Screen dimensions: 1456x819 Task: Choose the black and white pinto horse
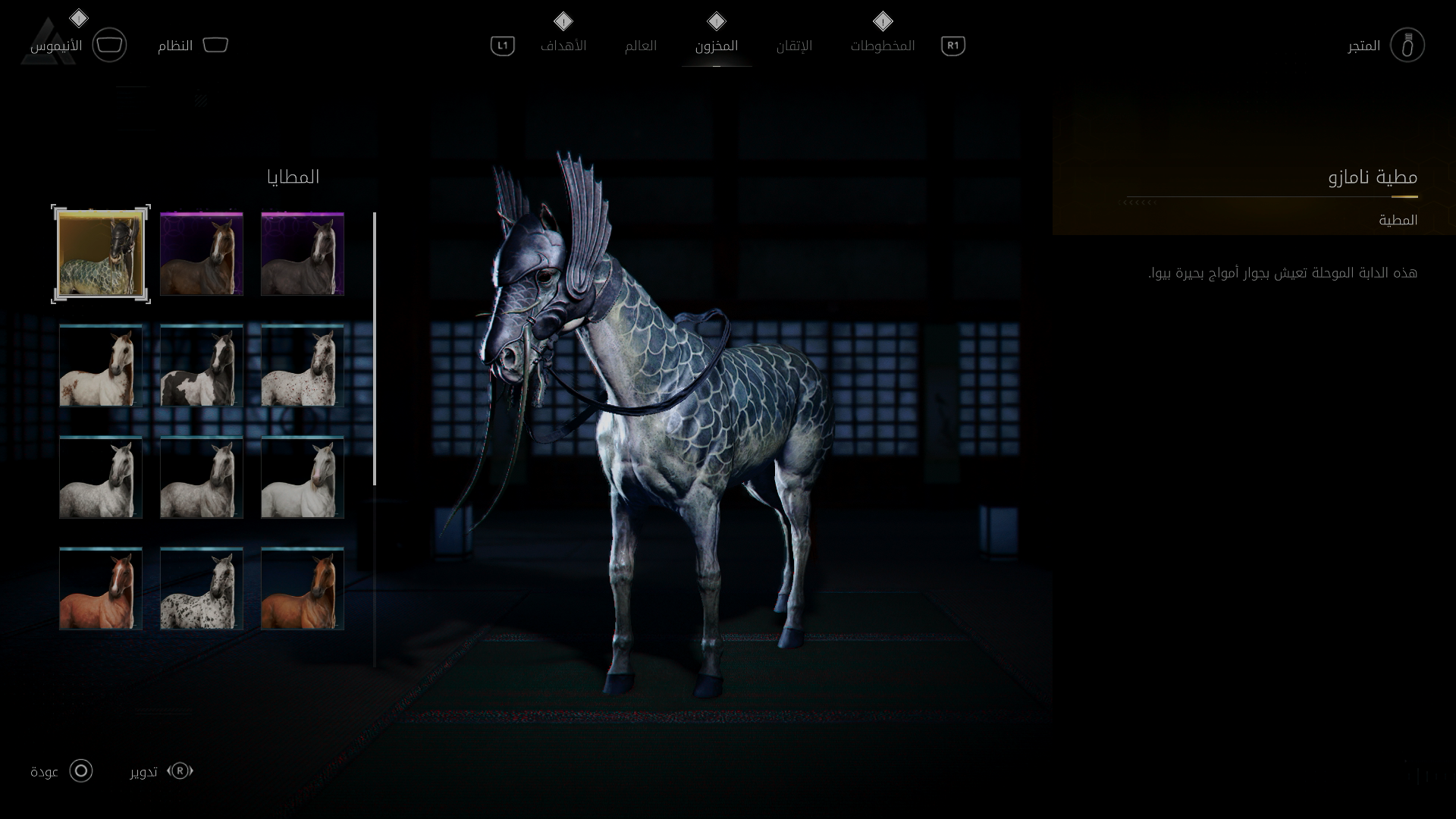pyautogui.click(x=202, y=366)
